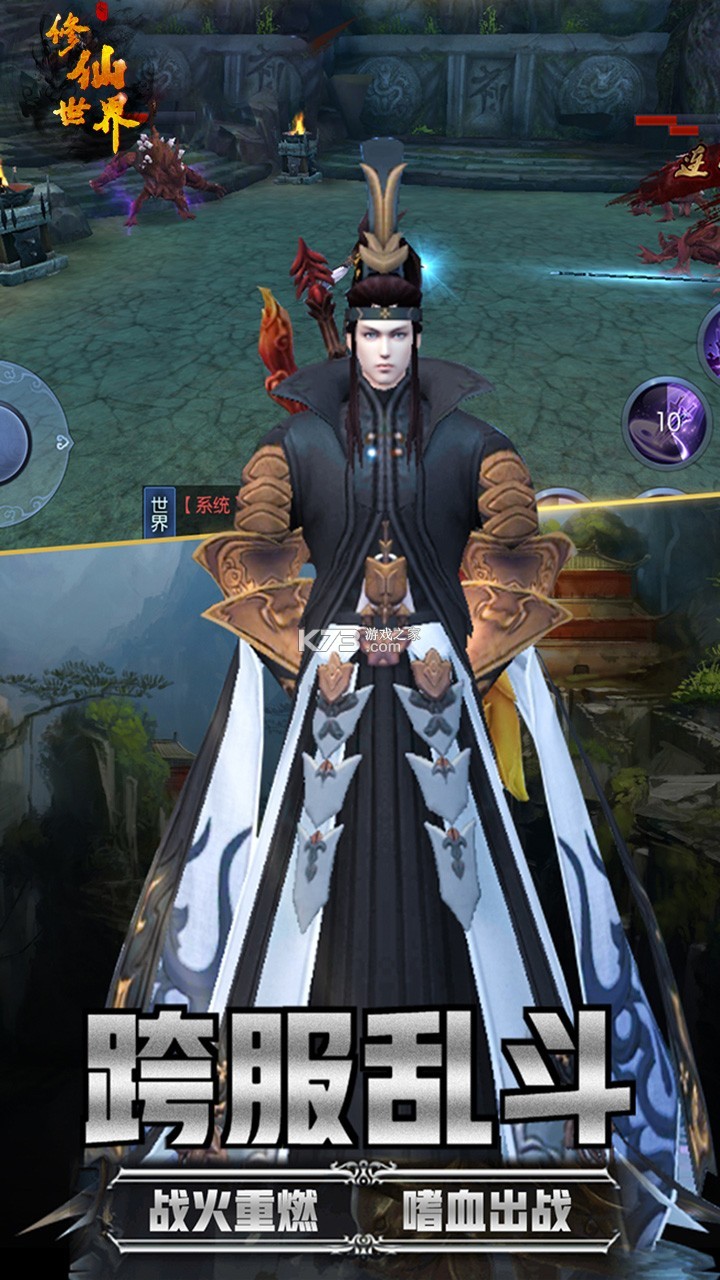Tap the purple skill icon showing 10
Screen dimensions: 720x1280
pyautogui.click(x=667, y=422)
